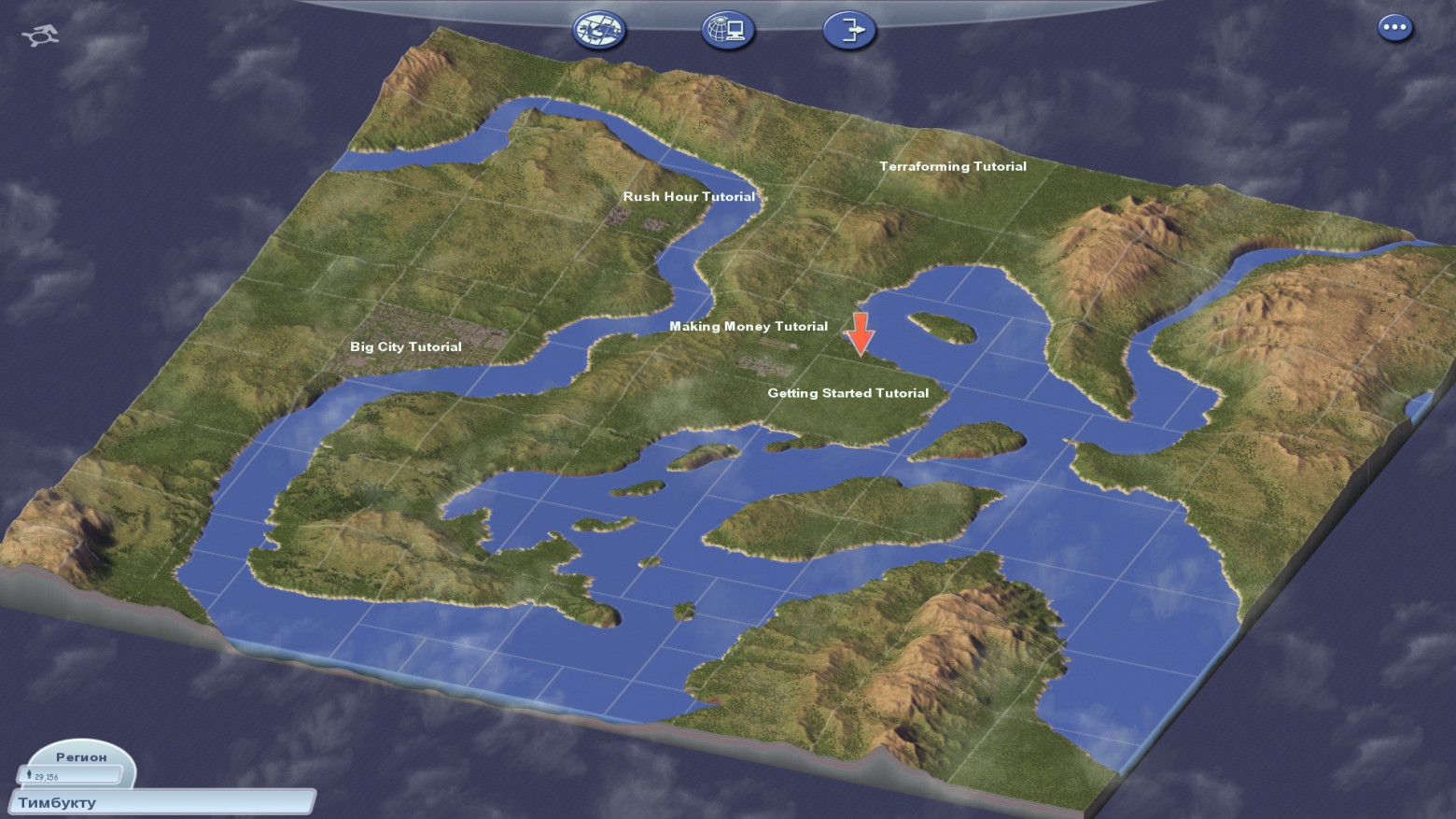
Task: Click the Регион panel tab
Action: tap(81, 757)
